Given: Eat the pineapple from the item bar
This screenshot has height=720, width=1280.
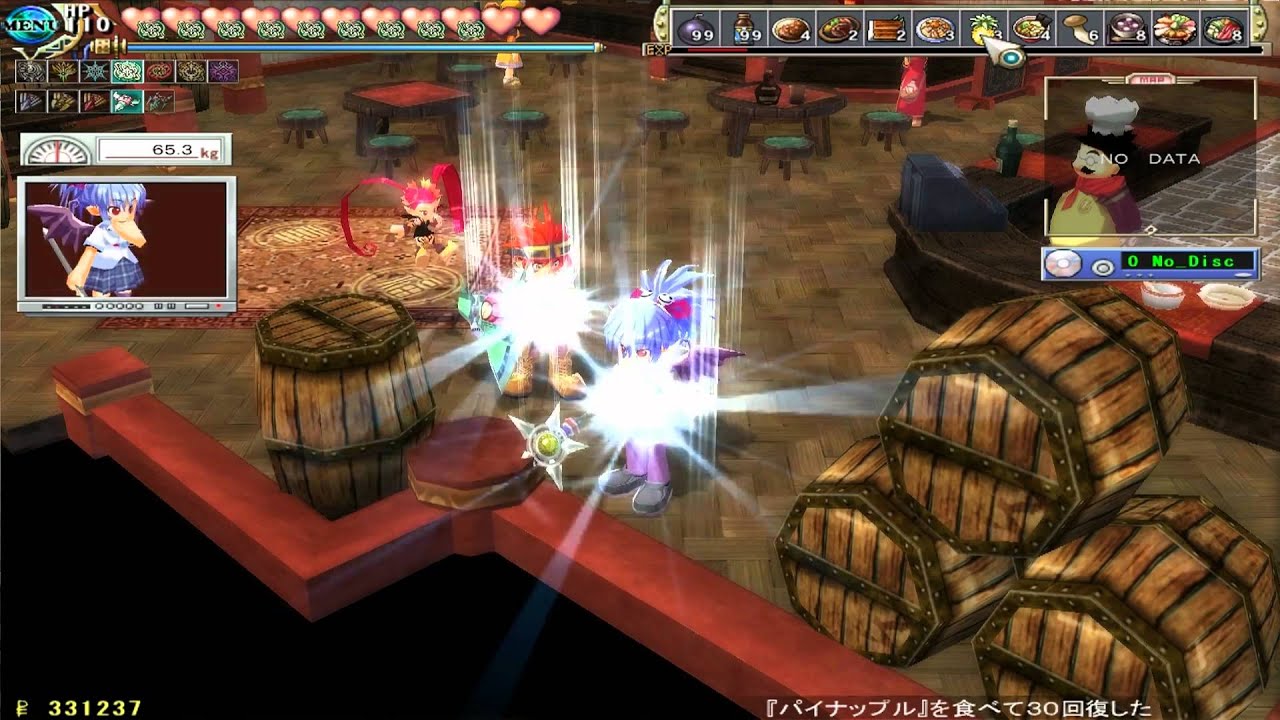Looking at the screenshot, I should [x=984, y=29].
